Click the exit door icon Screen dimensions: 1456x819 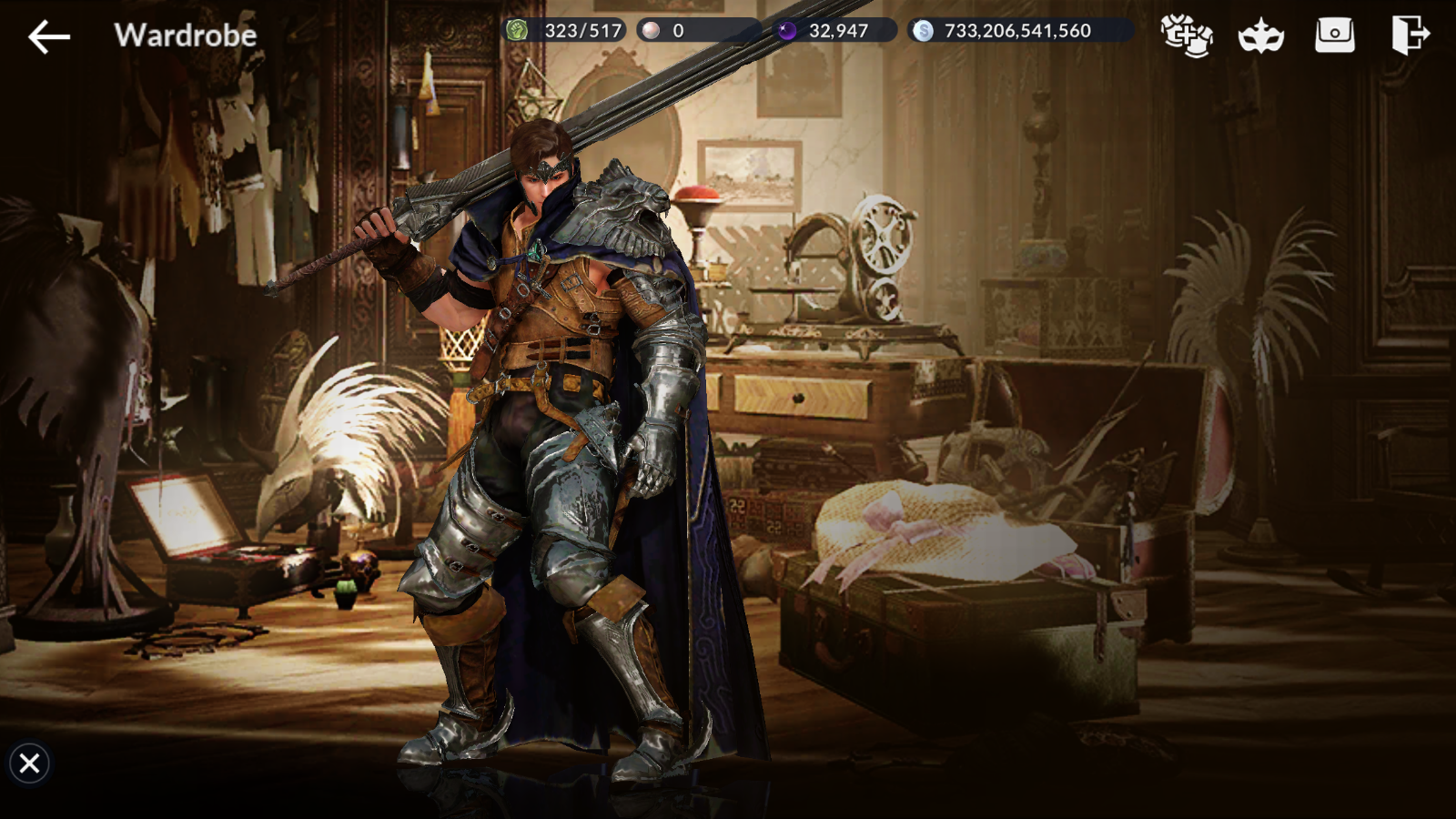(1409, 35)
